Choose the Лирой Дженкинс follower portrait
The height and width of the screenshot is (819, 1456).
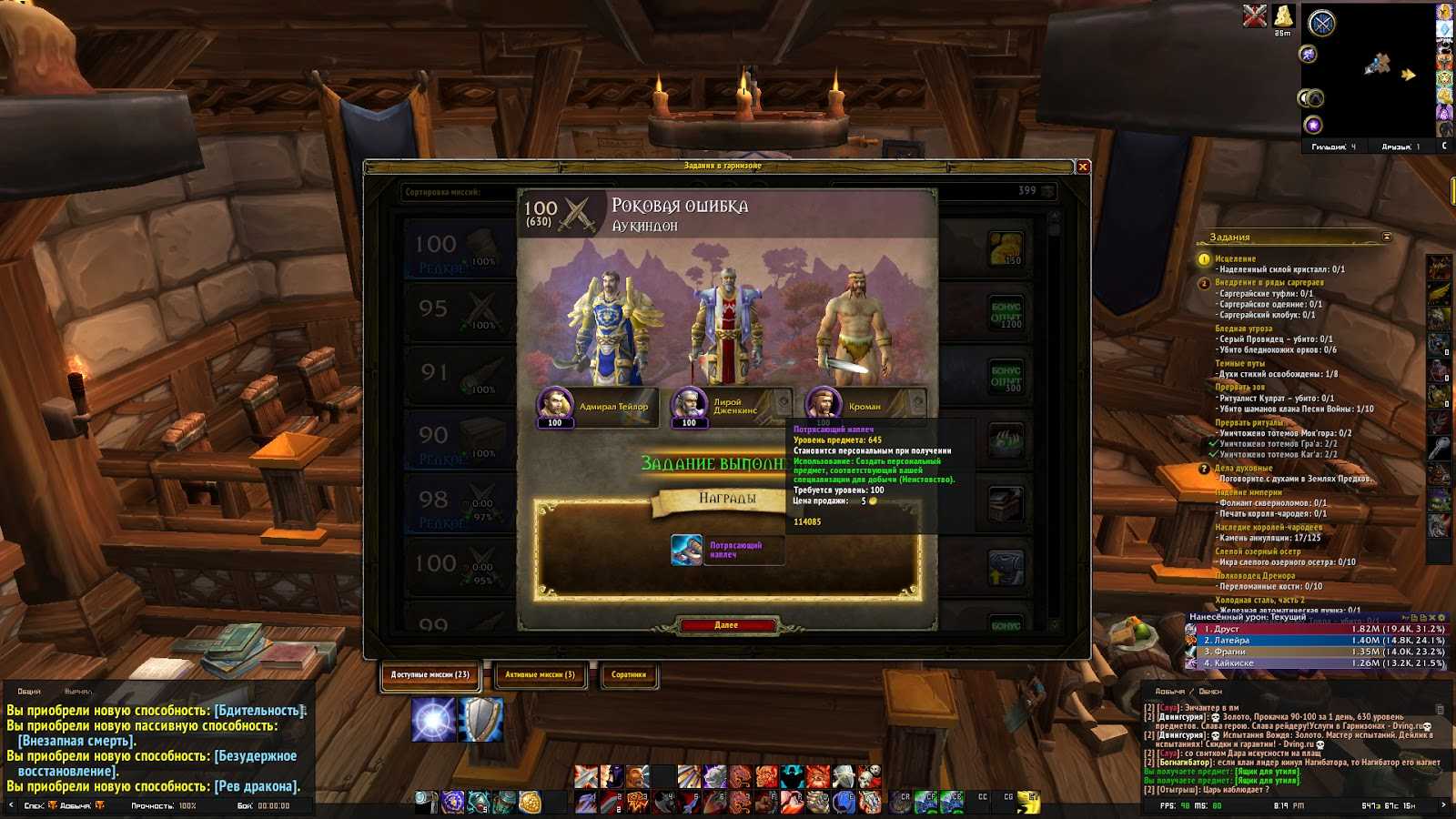pyautogui.click(x=689, y=404)
